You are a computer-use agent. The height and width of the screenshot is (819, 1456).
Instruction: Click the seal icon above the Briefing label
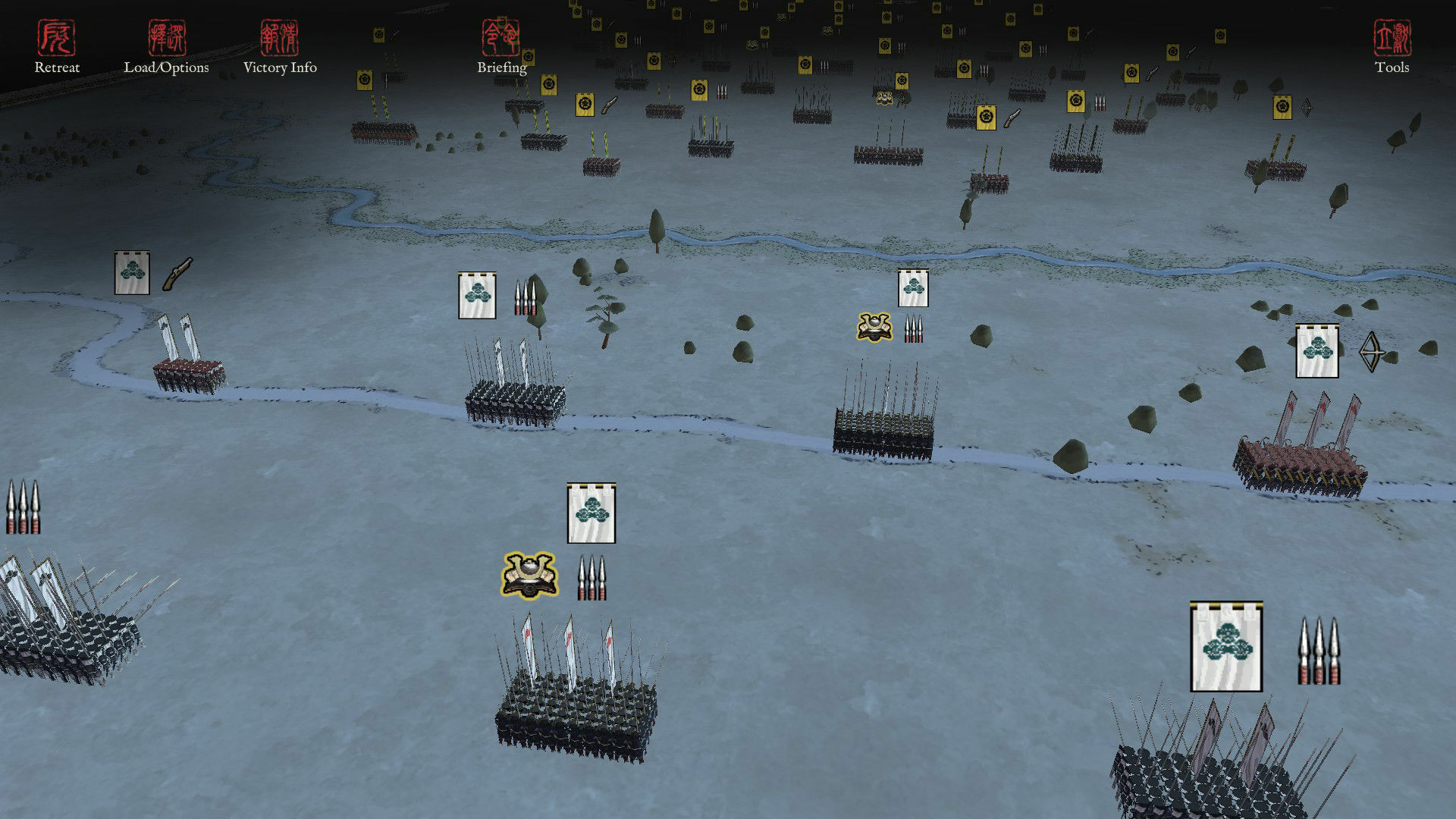pos(500,38)
